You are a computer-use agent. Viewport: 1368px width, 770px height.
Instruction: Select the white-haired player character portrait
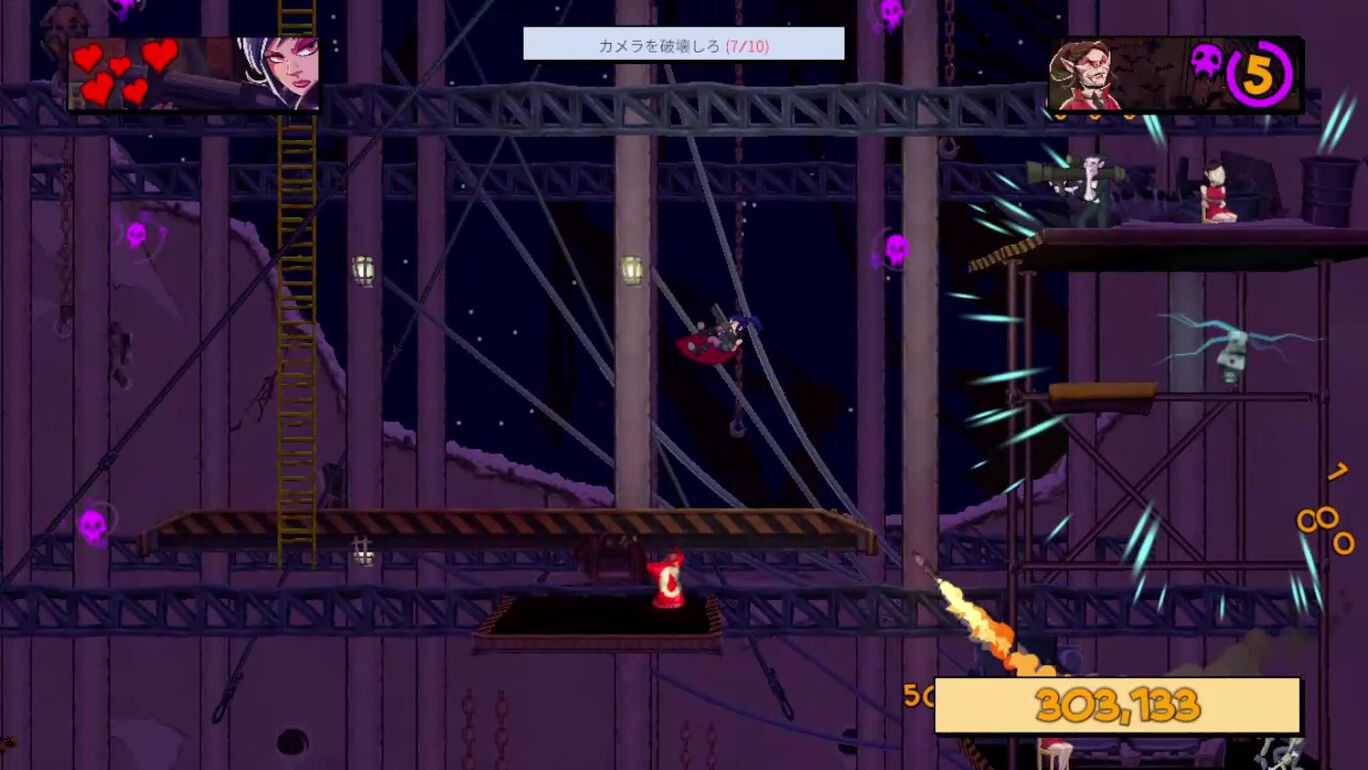pyautogui.click(x=279, y=73)
